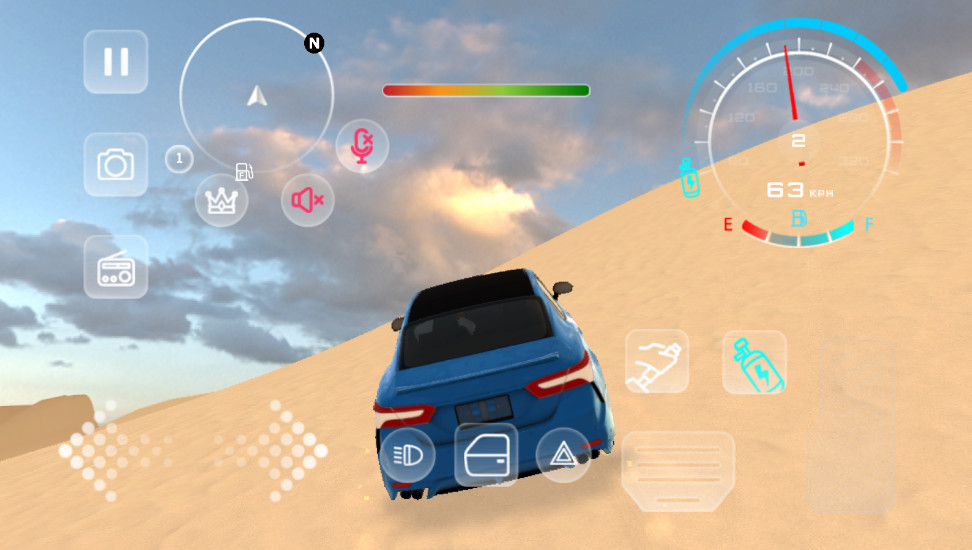972x550 pixels.
Task: Activate the hazard warning lights
Action: 563,455
